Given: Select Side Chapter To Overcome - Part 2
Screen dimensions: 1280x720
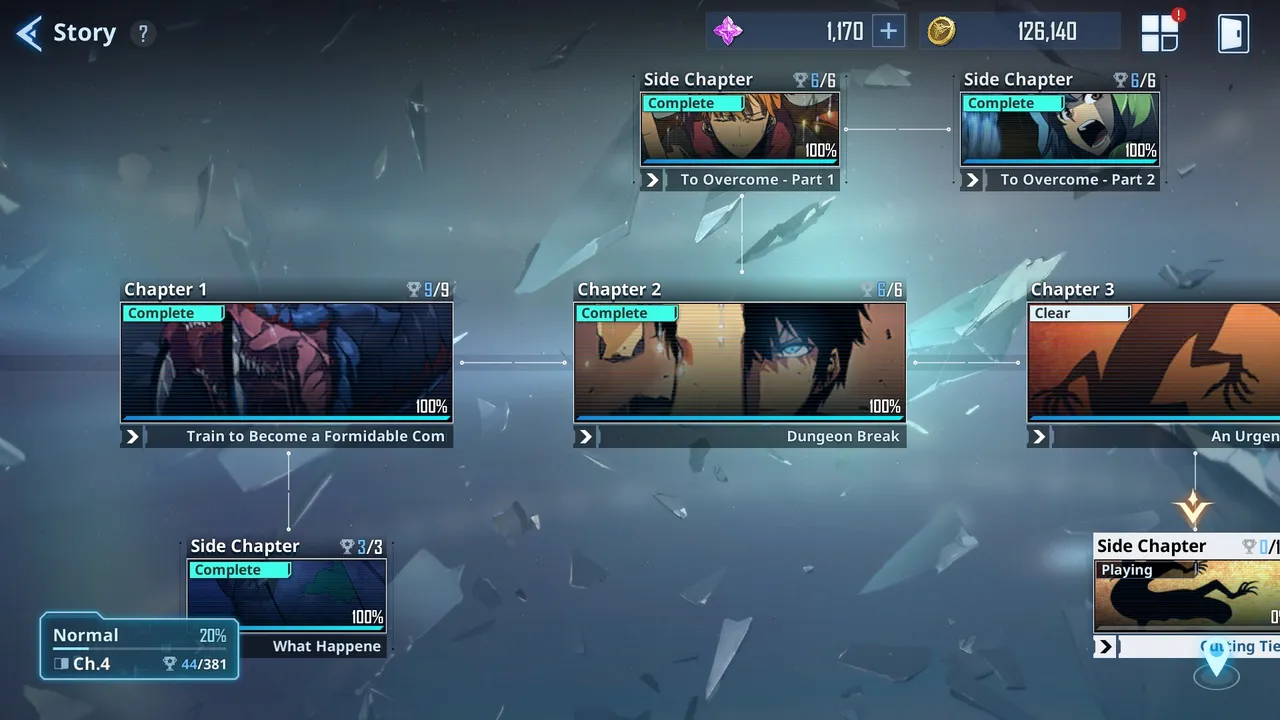Looking at the screenshot, I should point(1060,130).
